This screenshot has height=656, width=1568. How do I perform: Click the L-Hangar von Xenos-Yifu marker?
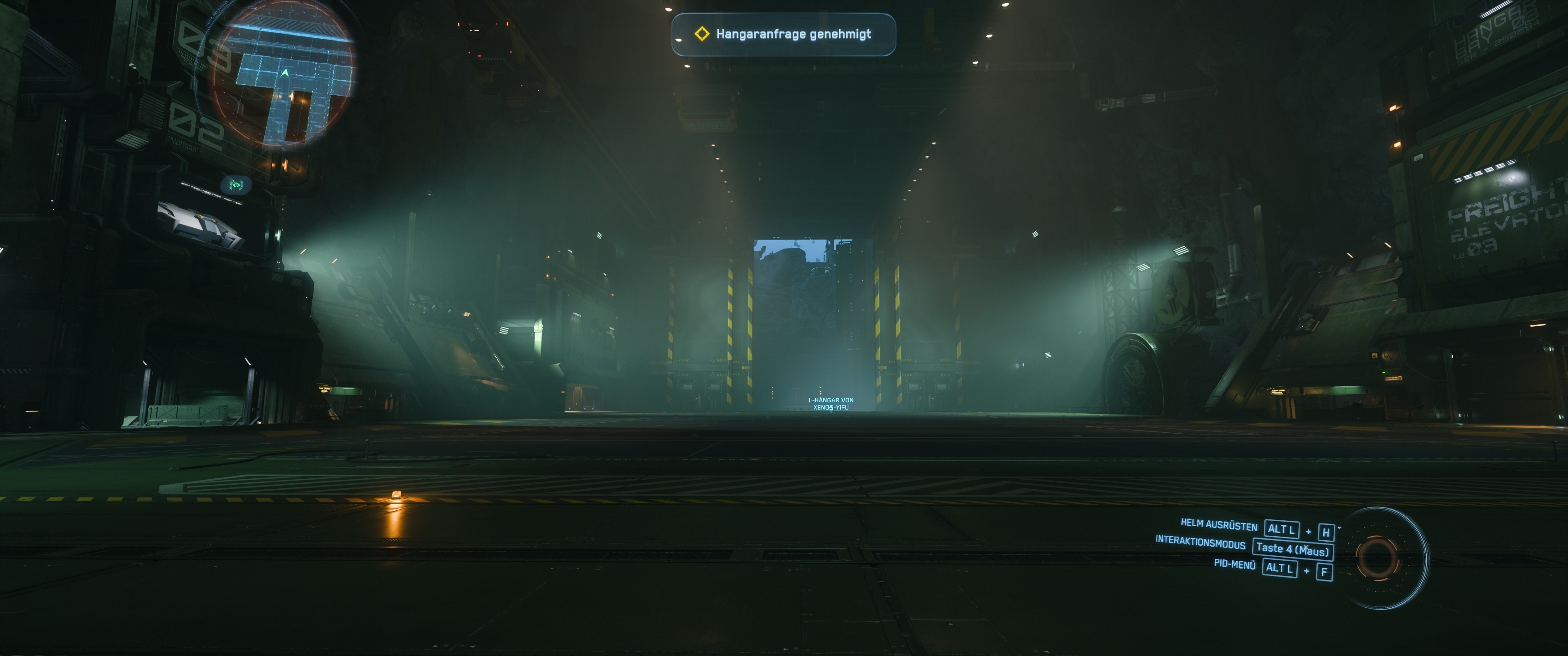coord(830,404)
